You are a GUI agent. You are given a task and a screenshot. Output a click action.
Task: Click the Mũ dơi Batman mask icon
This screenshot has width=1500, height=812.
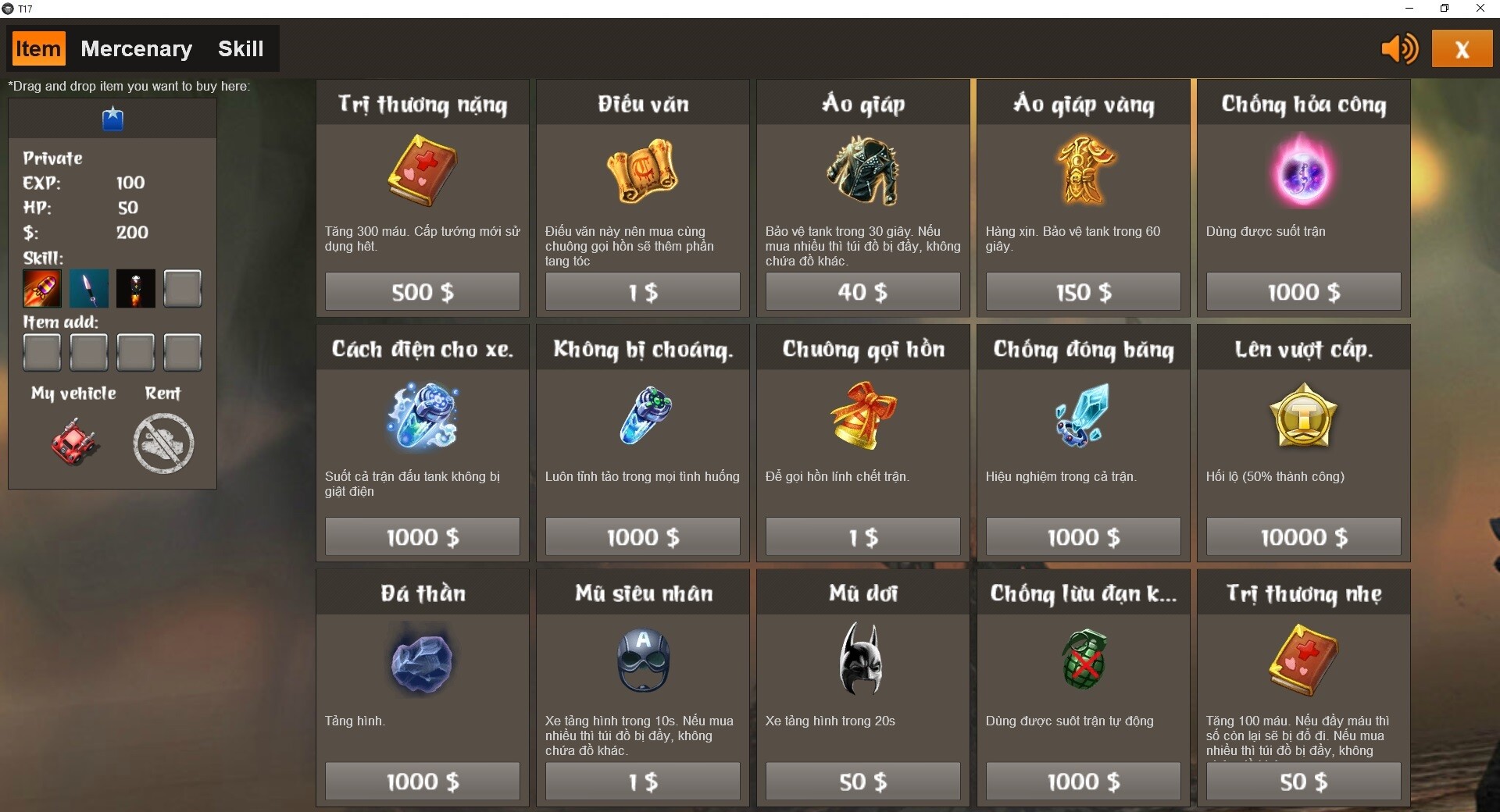click(x=862, y=660)
